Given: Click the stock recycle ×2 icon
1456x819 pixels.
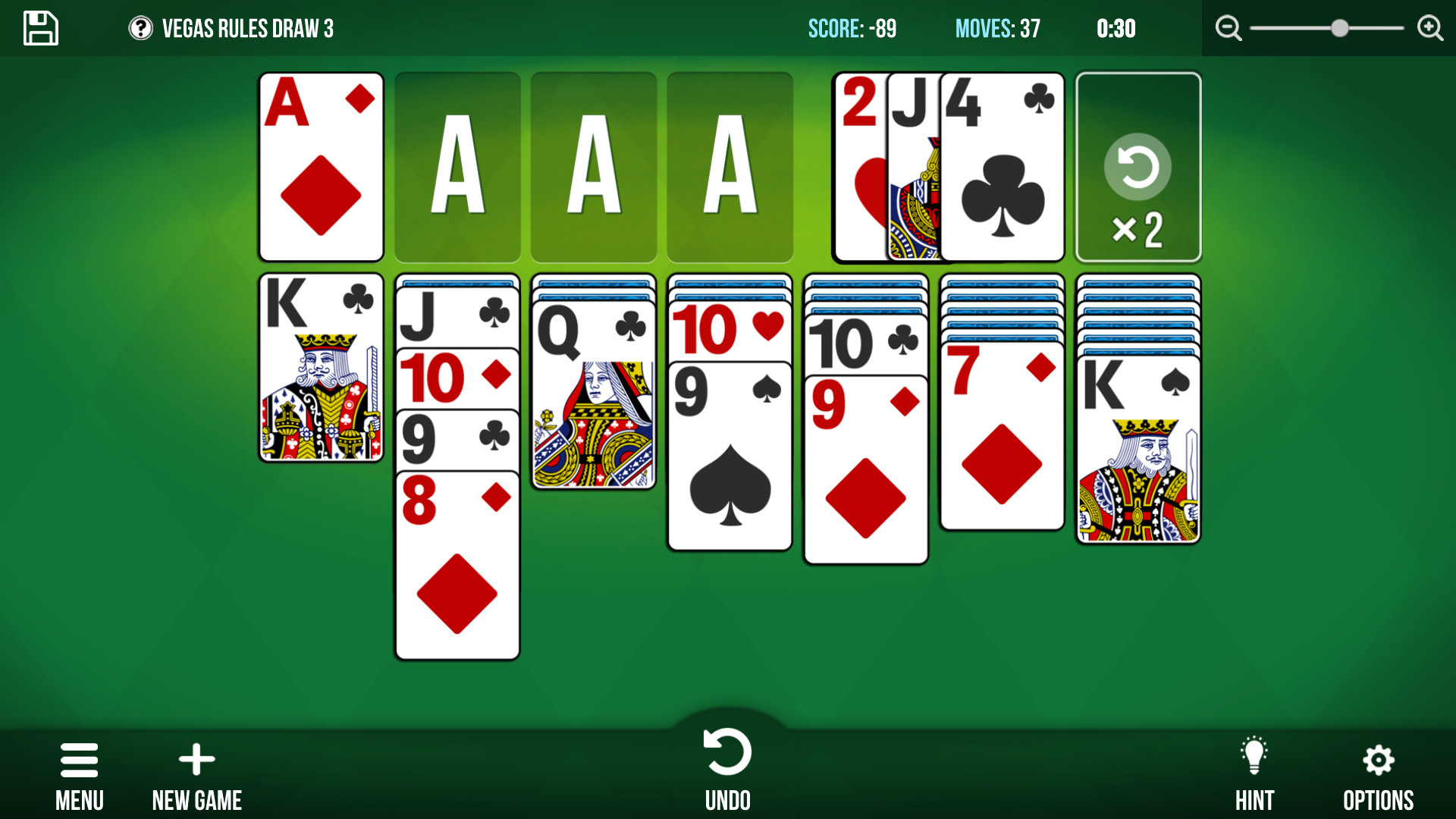Looking at the screenshot, I should tap(1138, 168).
